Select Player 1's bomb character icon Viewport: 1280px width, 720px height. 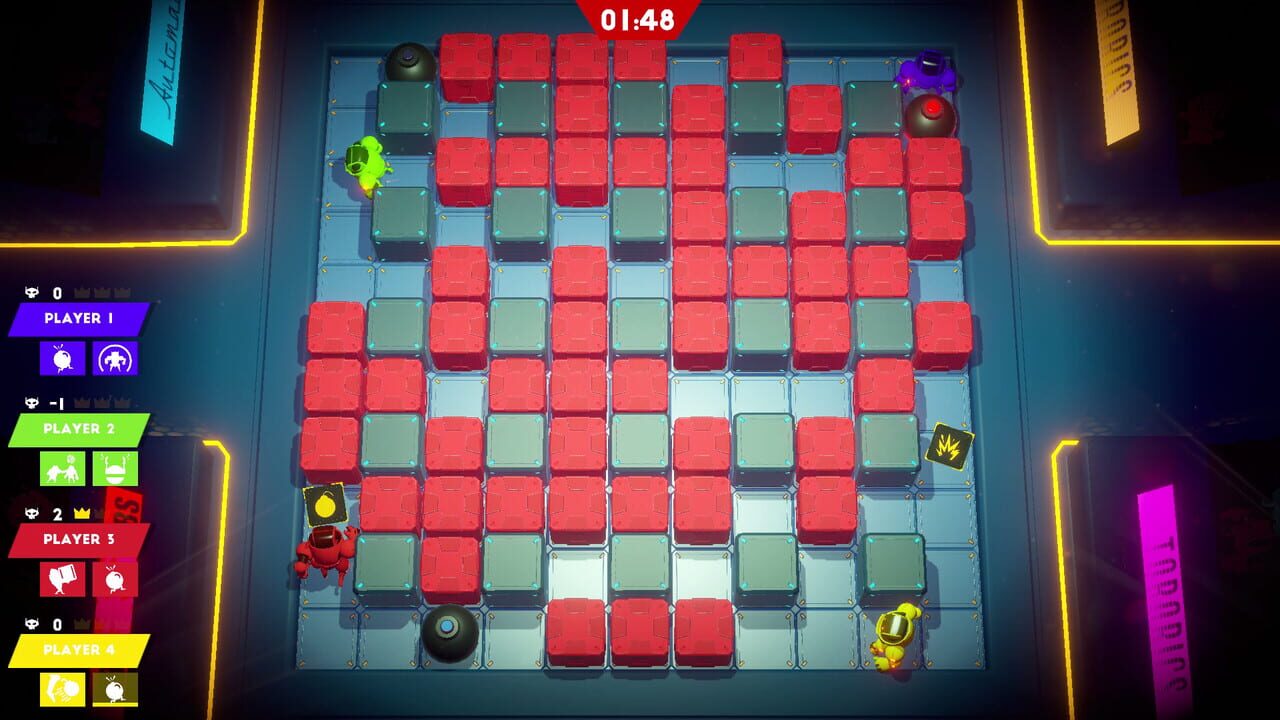(x=62, y=358)
